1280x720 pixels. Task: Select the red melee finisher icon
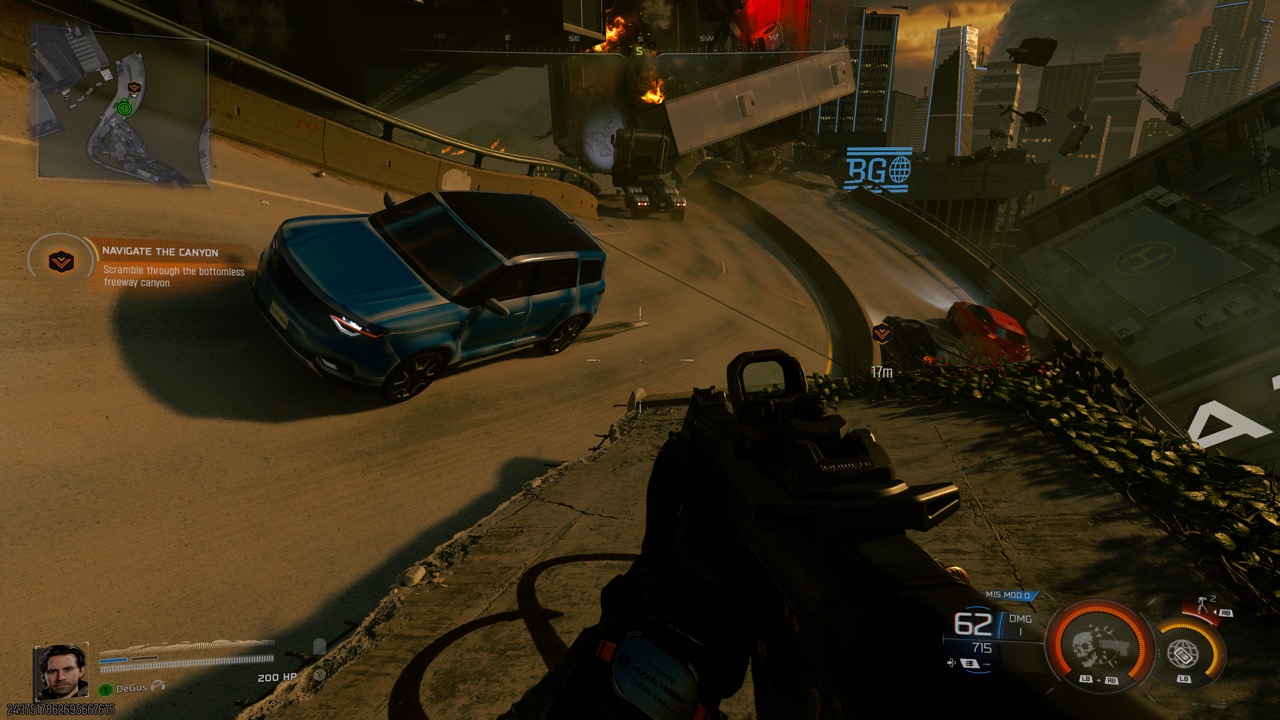tap(1202, 607)
